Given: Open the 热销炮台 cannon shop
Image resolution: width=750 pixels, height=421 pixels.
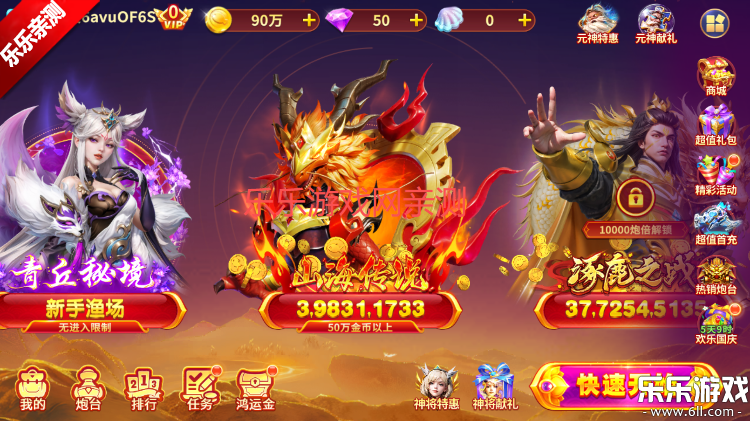Looking at the screenshot, I should 715,274.
